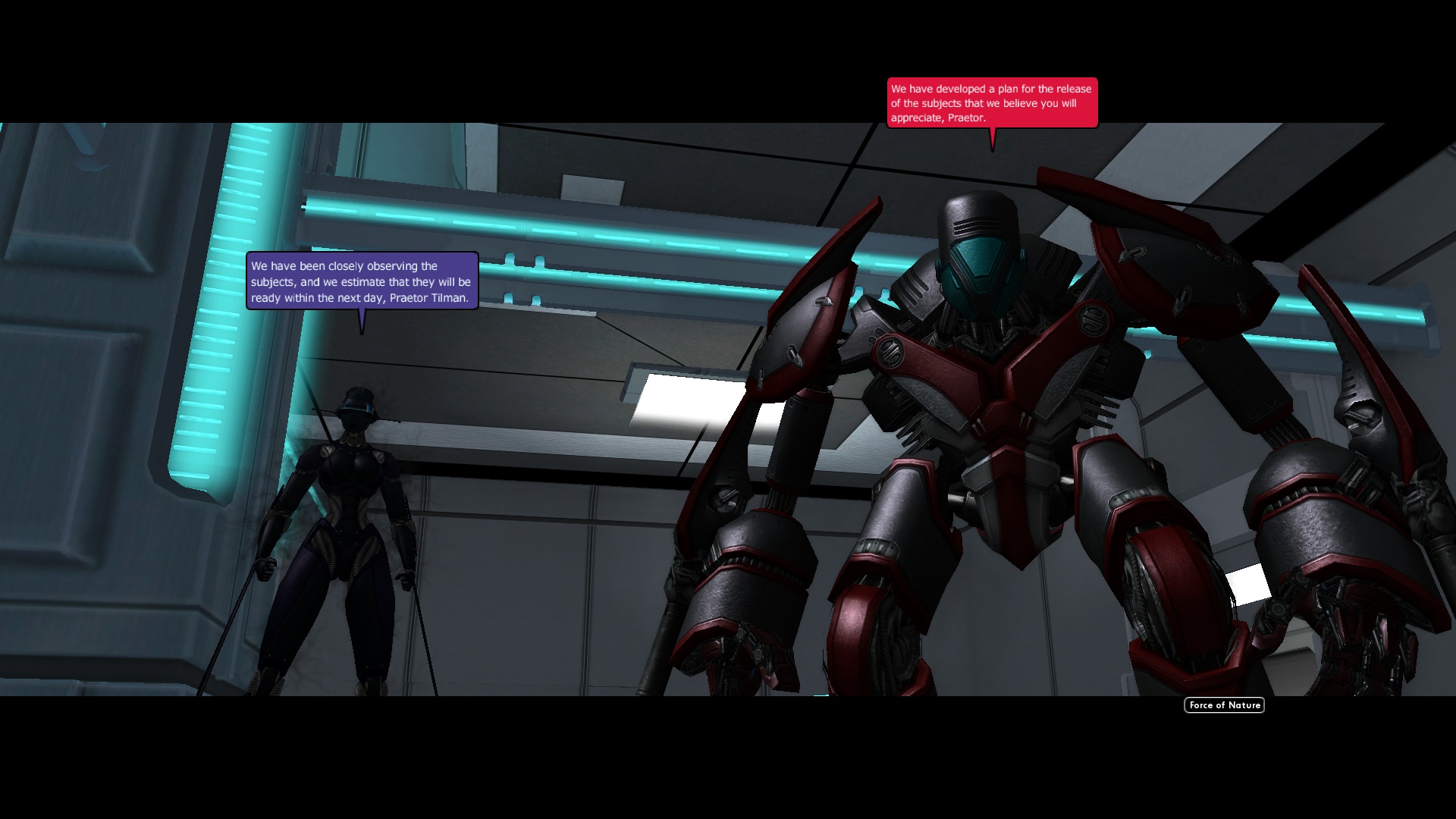Screen dimensions: 1456x819
Task: Click the purple speech bubble mentioning Praetor Tilman
Action: coord(361,281)
